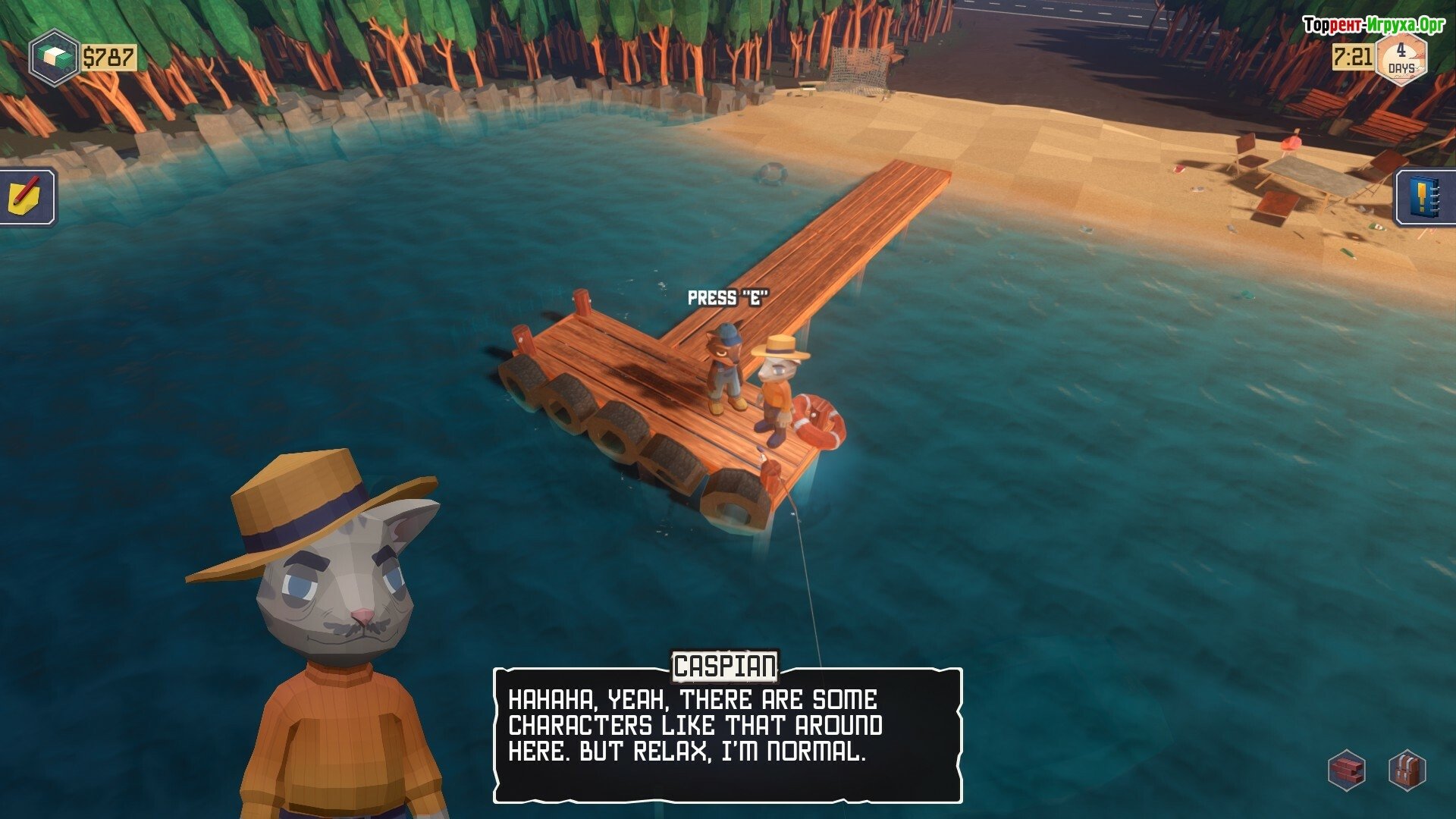Viewport: 1456px width, 819px height.
Task: Open the brick building menu icon
Action: tap(1348, 770)
